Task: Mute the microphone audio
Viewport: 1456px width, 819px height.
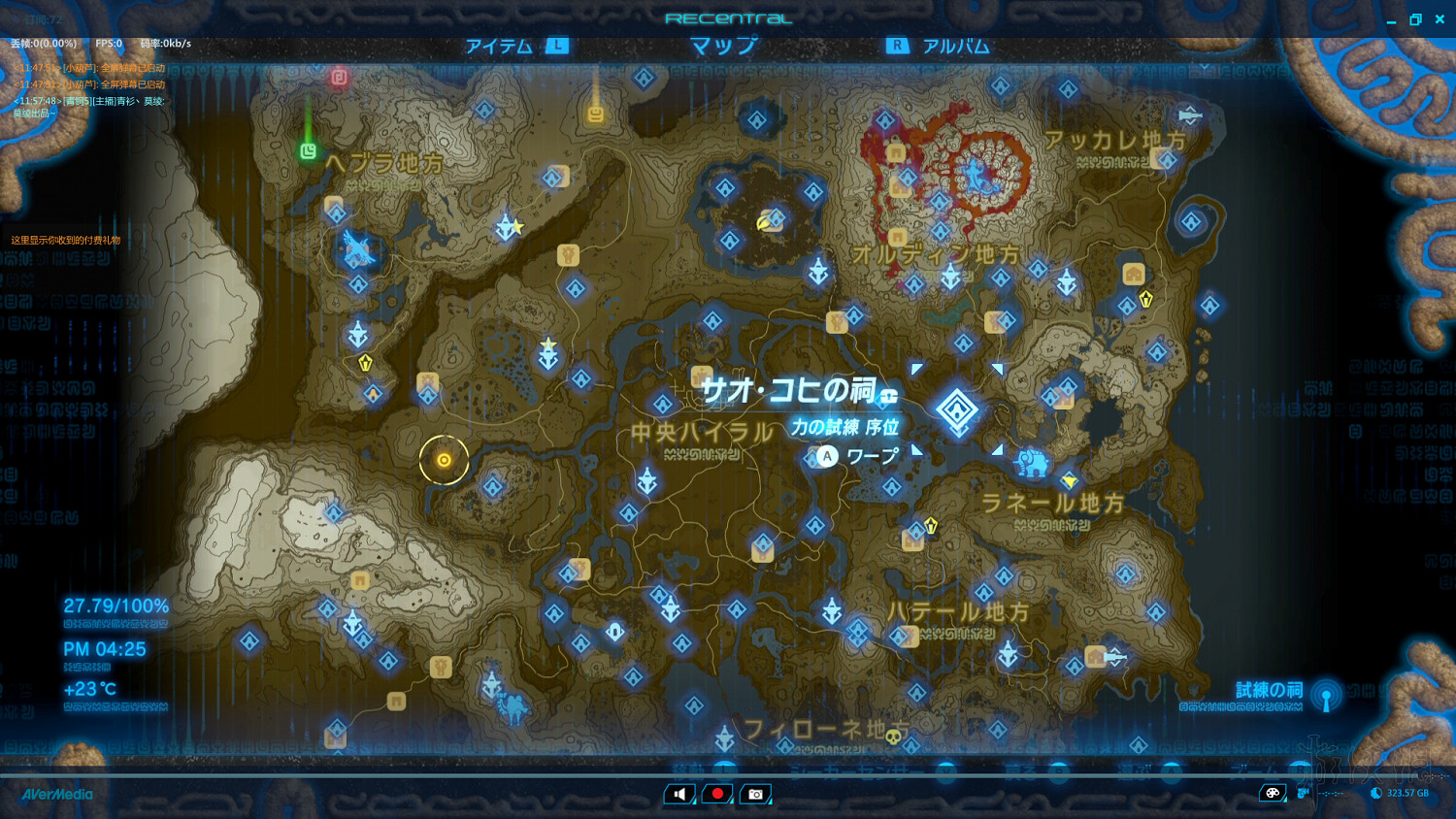Action: click(679, 793)
